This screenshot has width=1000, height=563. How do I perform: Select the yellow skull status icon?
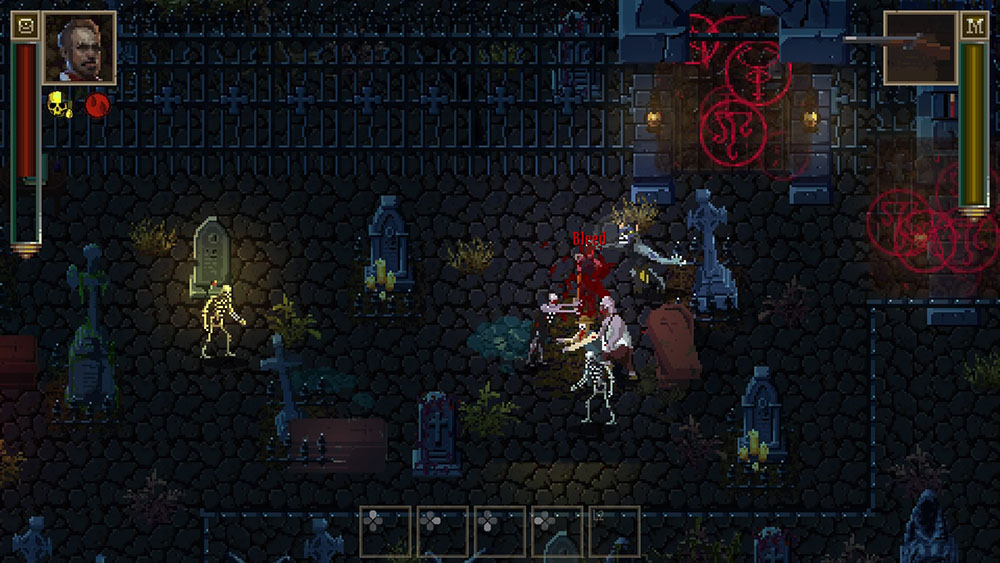(59, 104)
